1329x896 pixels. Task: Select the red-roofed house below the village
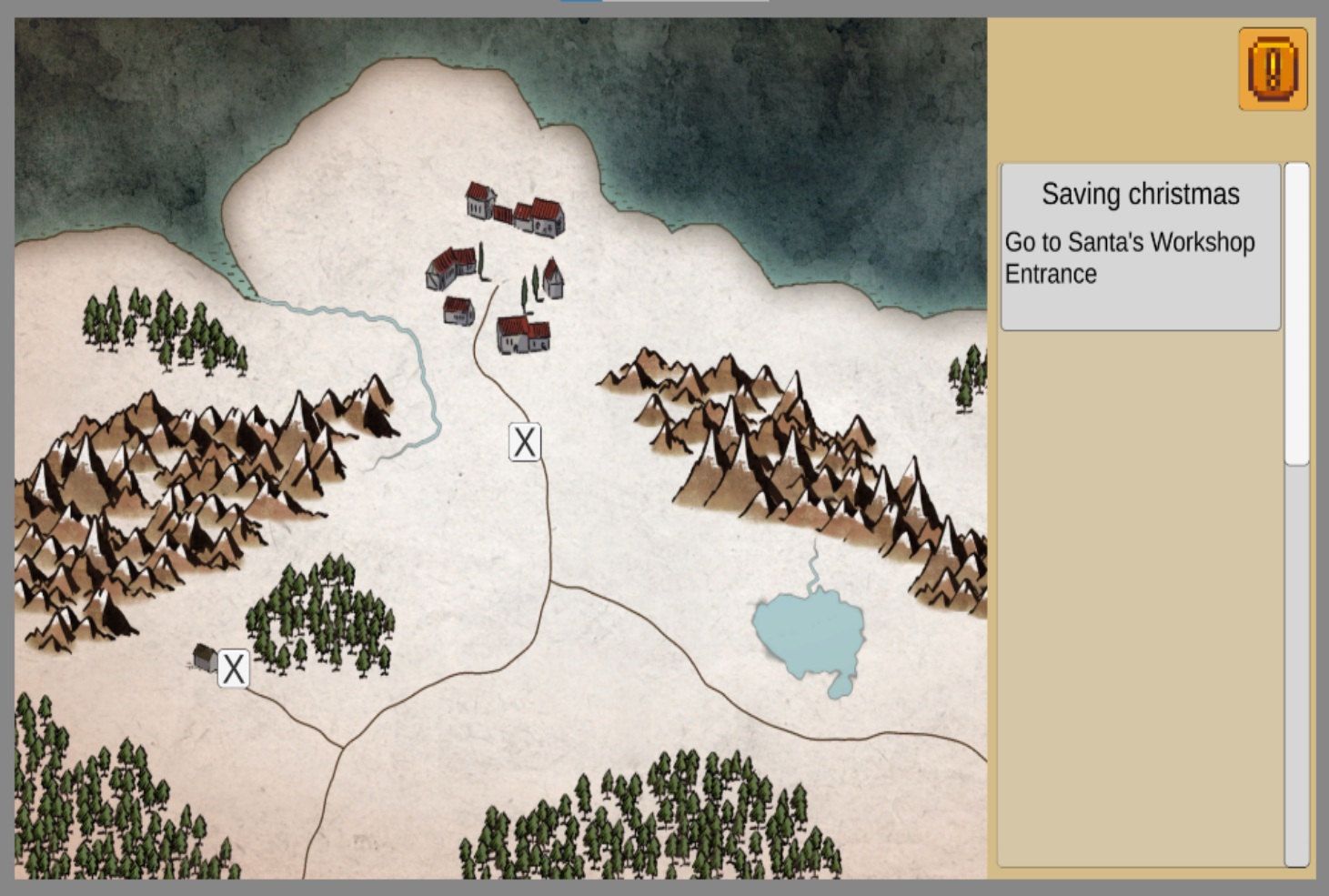click(521, 337)
